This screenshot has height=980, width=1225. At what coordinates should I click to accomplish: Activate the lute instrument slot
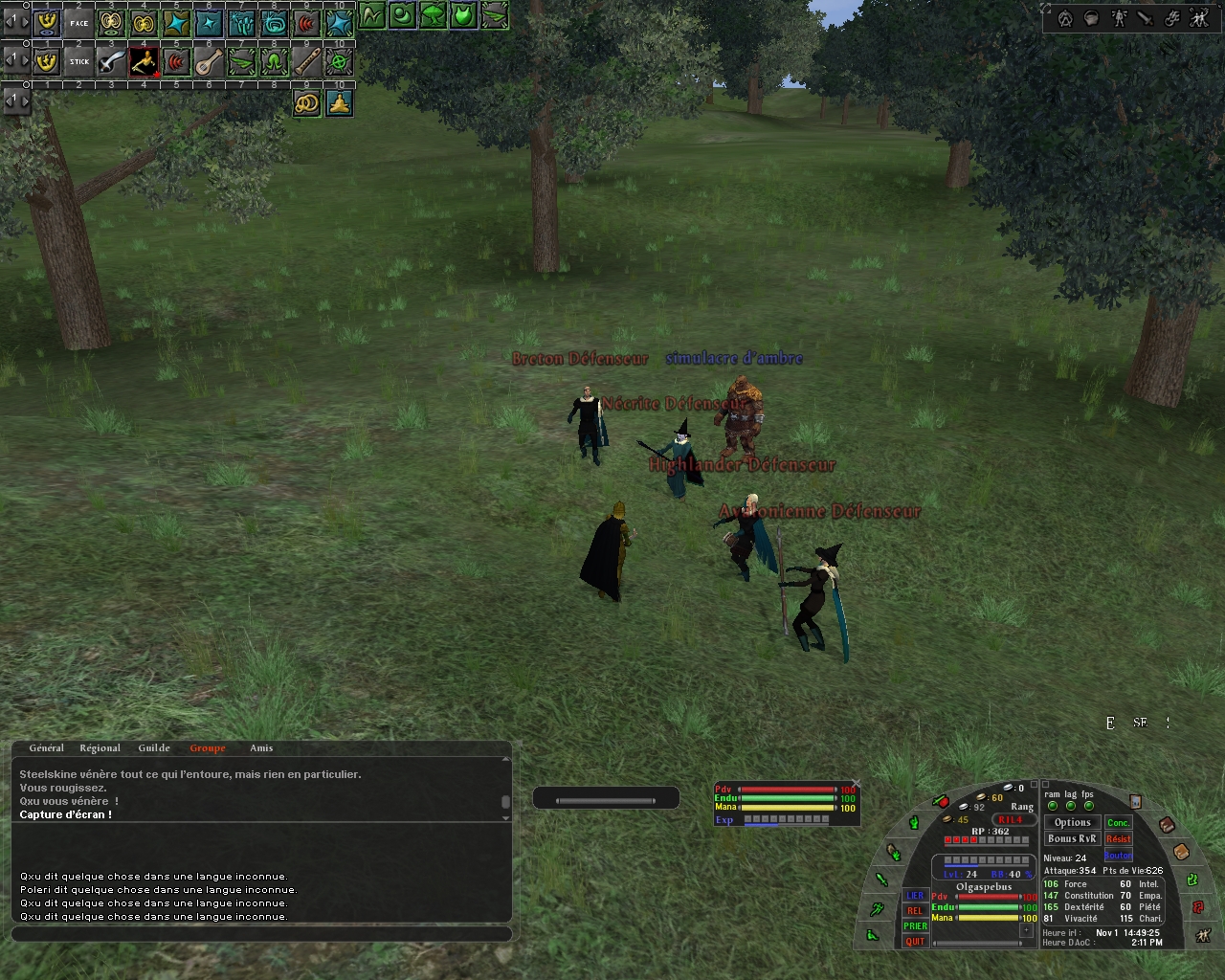click(x=209, y=62)
